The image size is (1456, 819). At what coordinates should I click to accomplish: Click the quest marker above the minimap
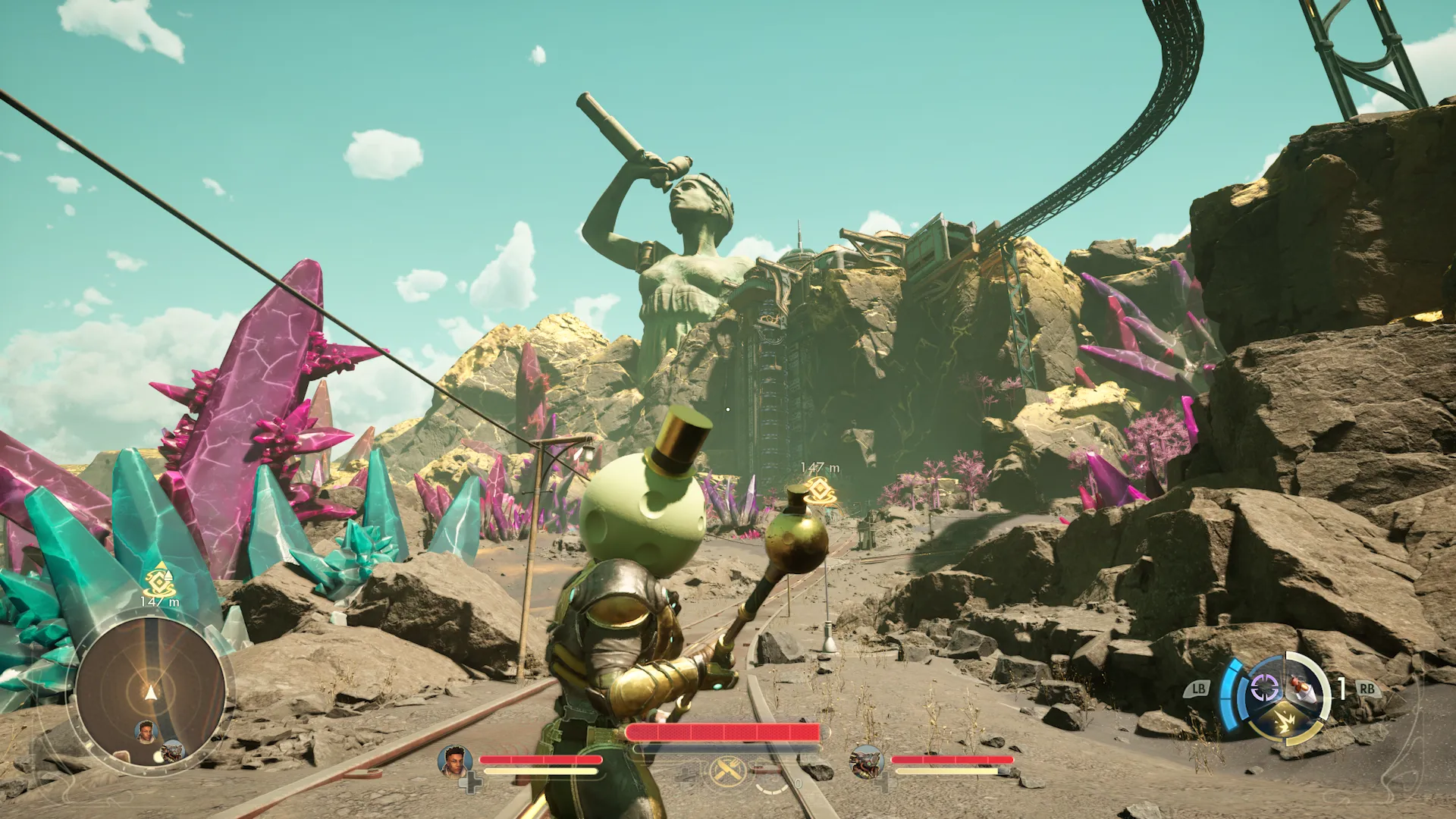point(159,582)
